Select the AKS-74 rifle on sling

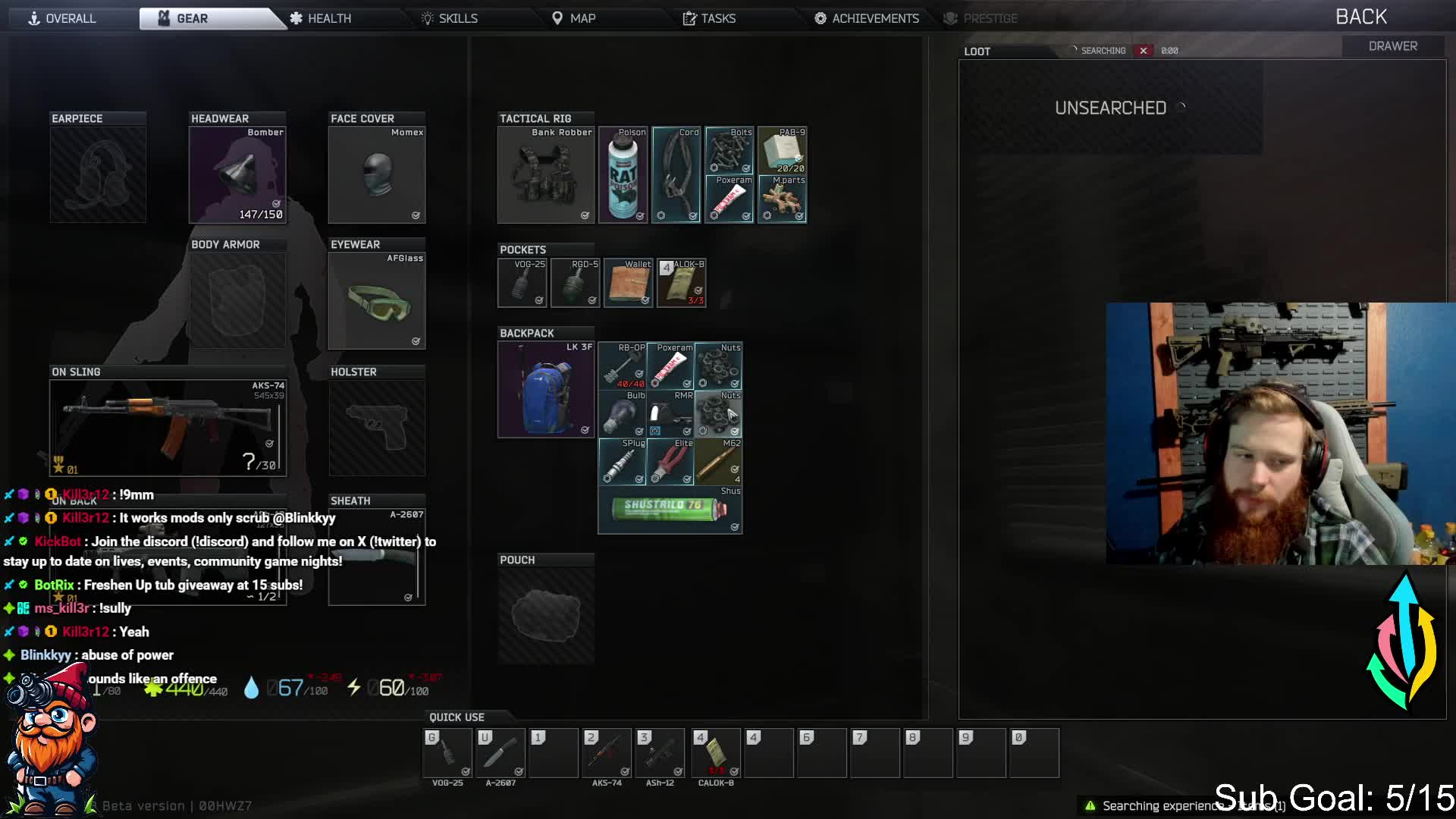[168, 428]
